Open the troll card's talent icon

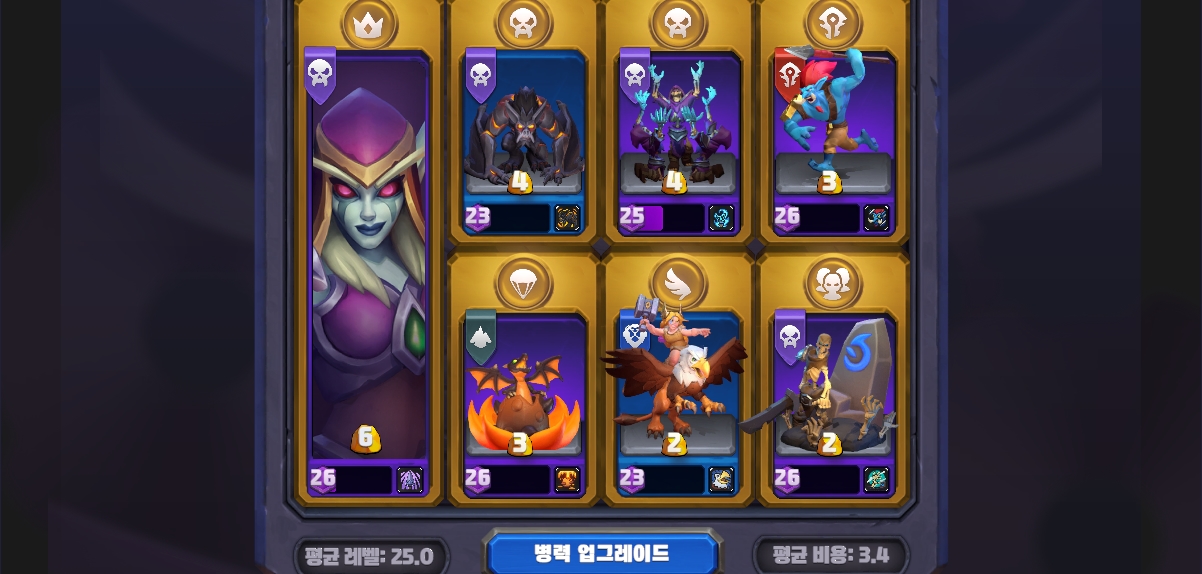pos(876,218)
